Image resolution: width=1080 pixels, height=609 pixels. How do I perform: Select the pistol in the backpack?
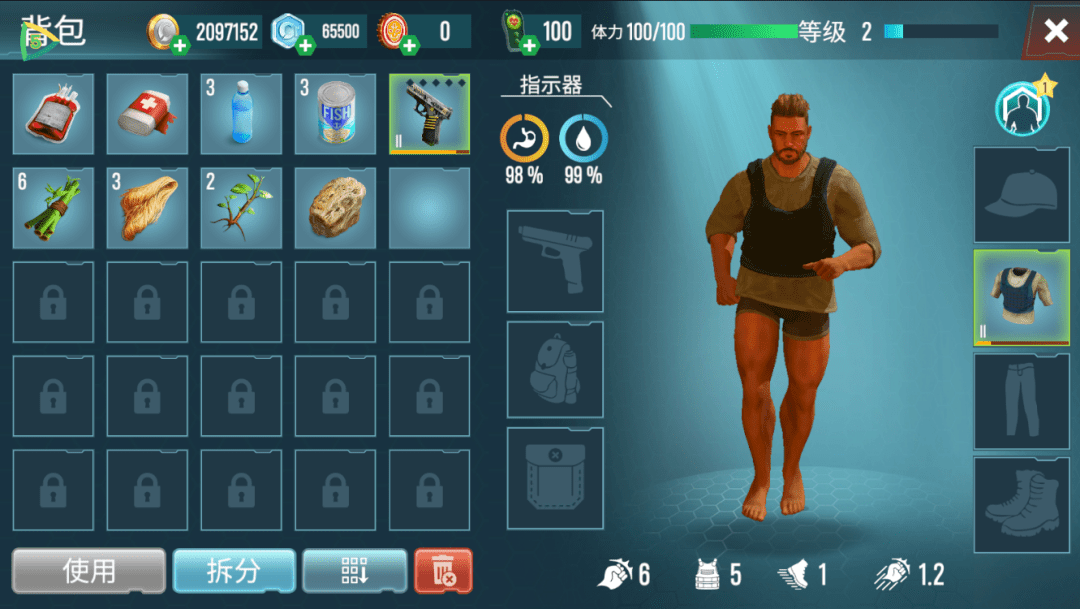pos(429,114)
